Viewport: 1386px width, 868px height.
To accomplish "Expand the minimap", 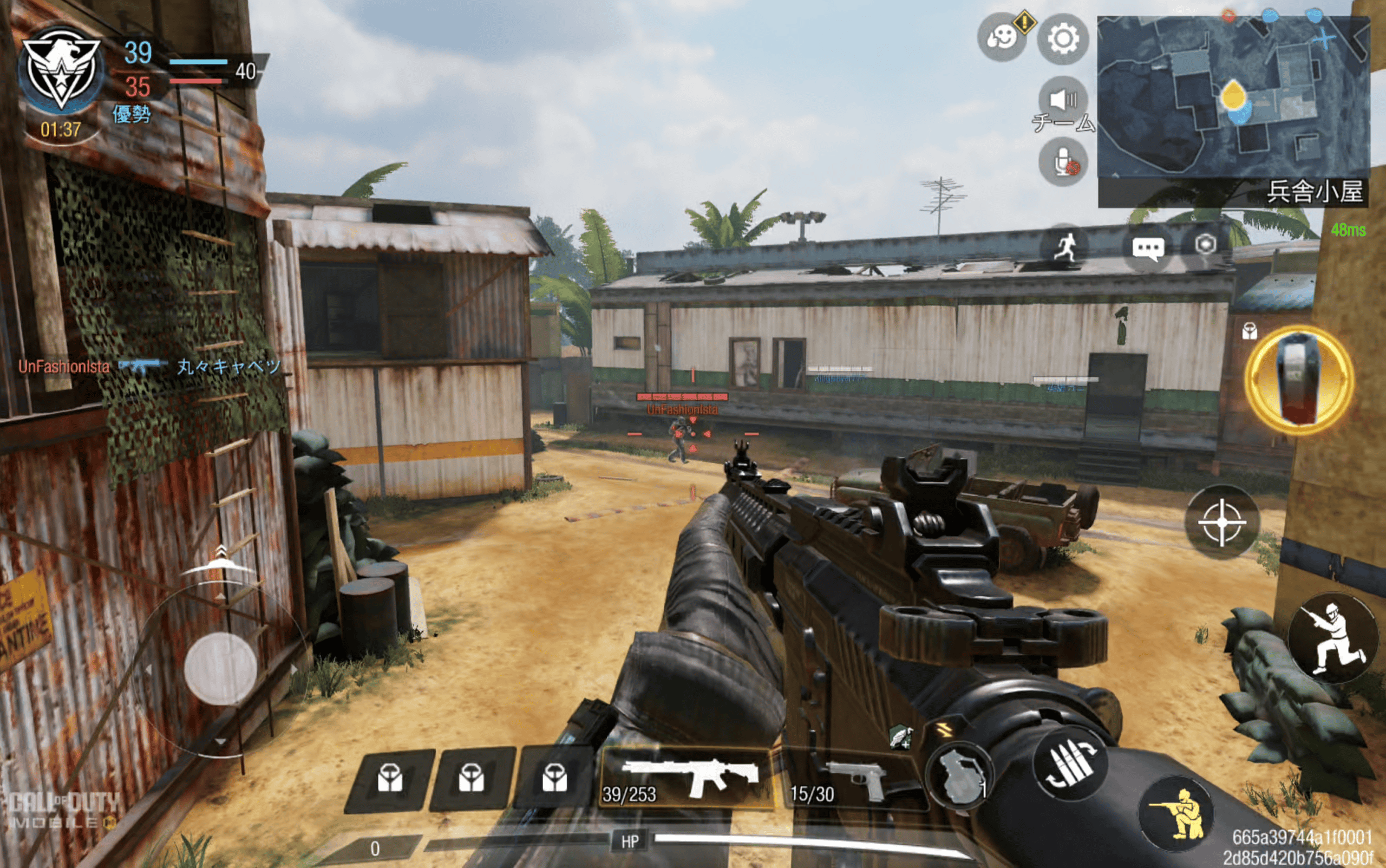I will [x=1233, y=96].
